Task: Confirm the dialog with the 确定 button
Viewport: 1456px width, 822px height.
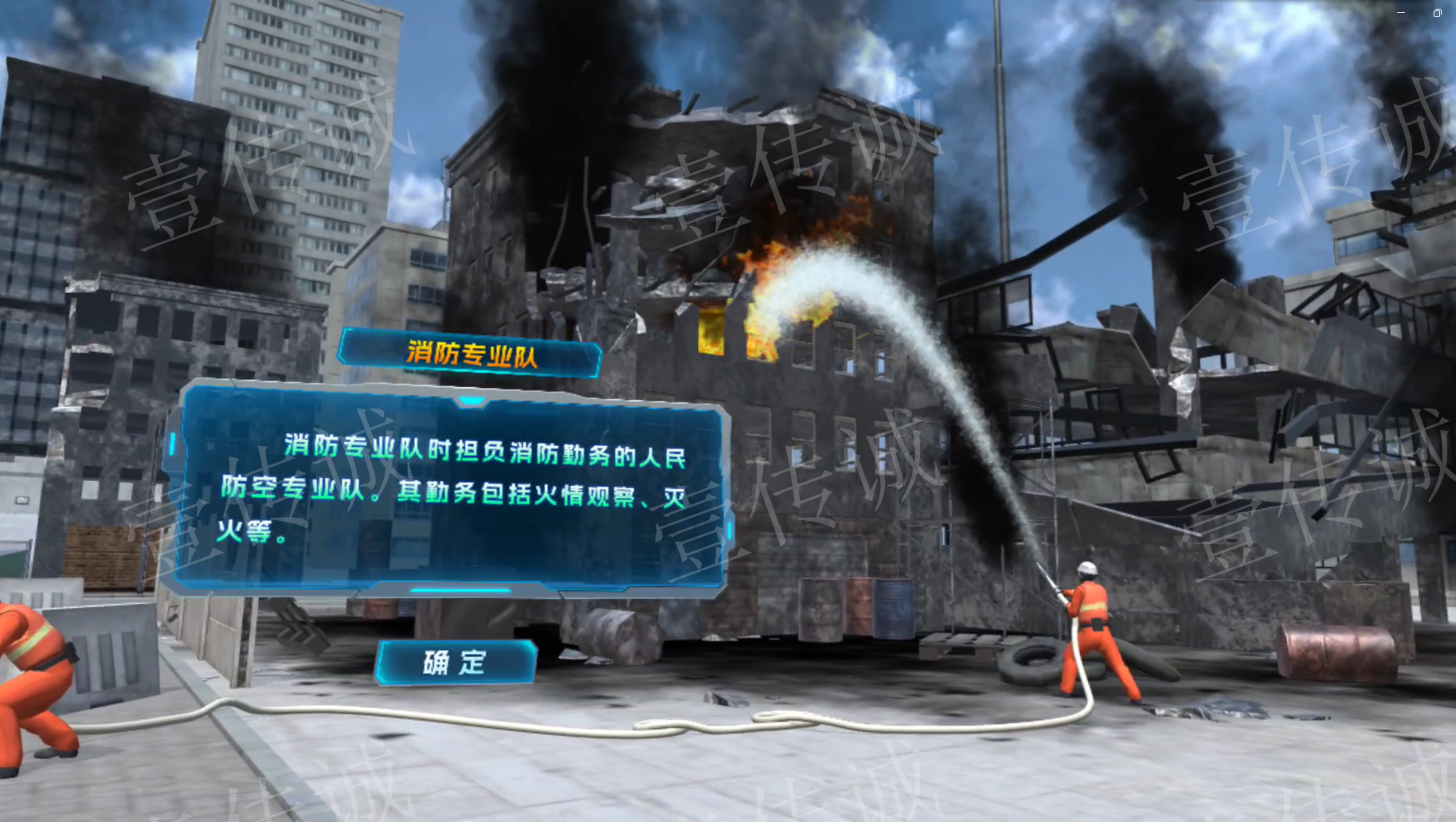Action: pos(456,662)
